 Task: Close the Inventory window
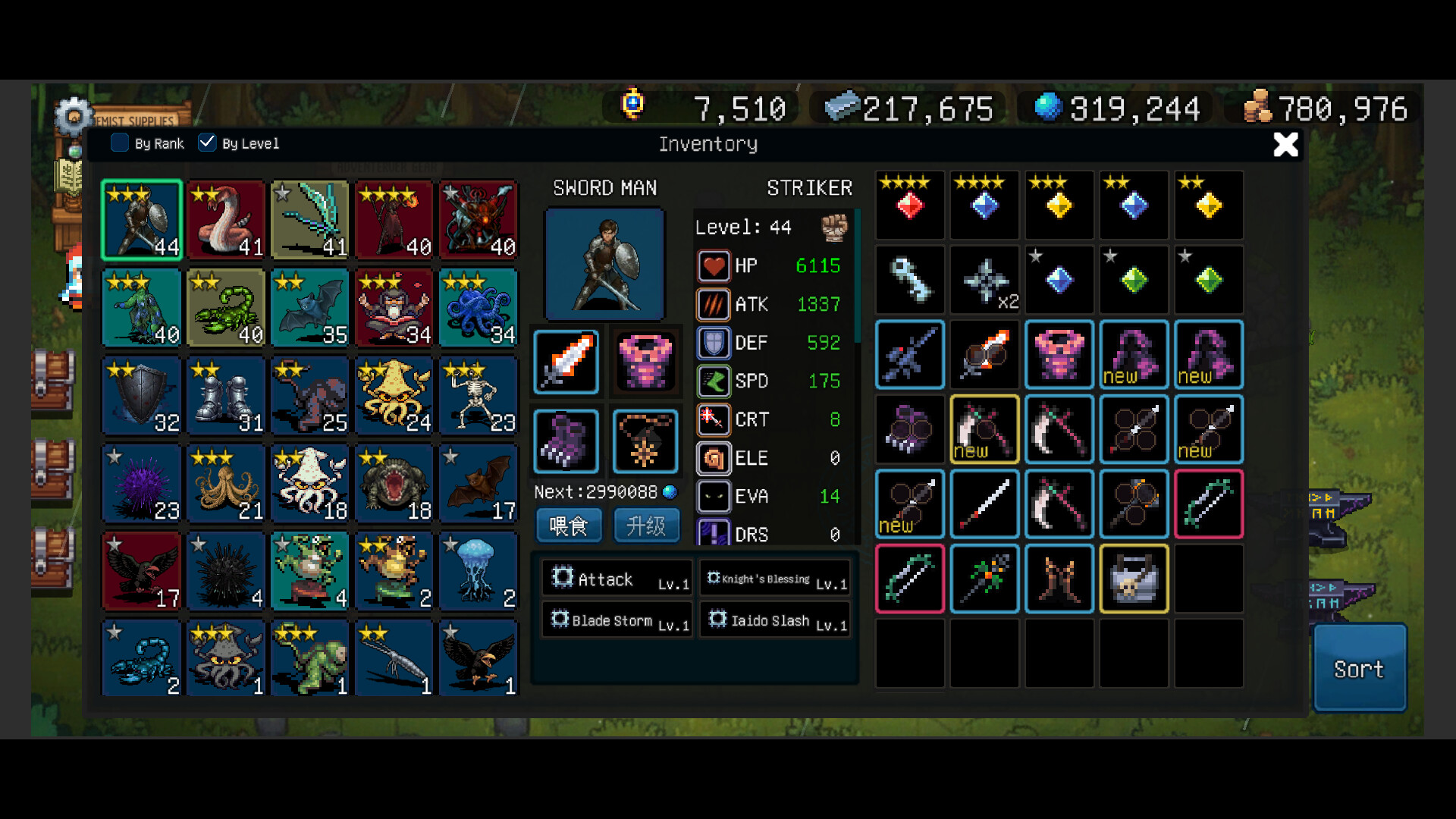pos(1285,144)
